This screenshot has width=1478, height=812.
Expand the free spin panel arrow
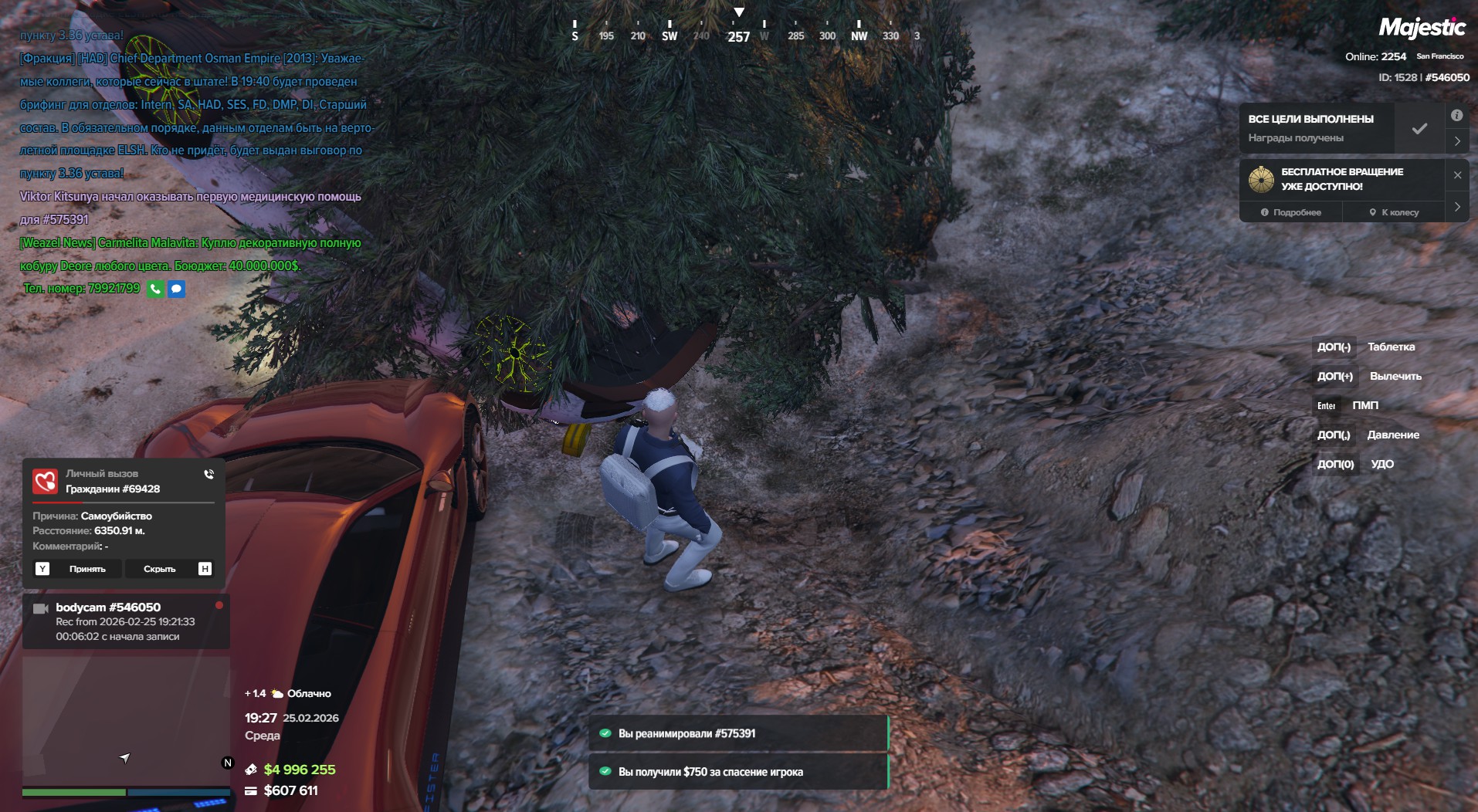[1457, 207]
